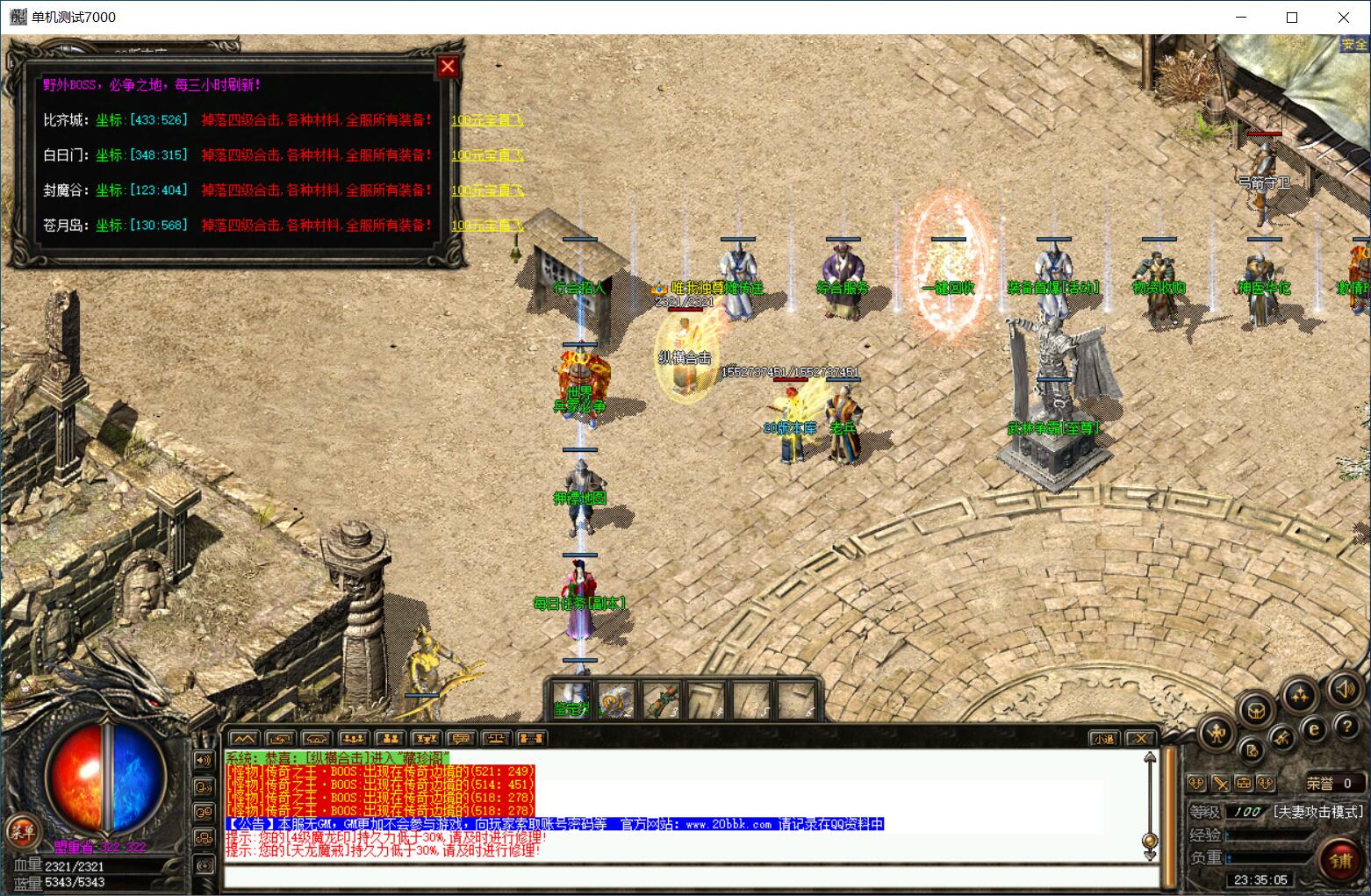This screenshot has width=1371, height=896.
Task: Click the 比齐城 100元宝直飞 teleport link
Action: pyautogui.click(x=487, y=120)
